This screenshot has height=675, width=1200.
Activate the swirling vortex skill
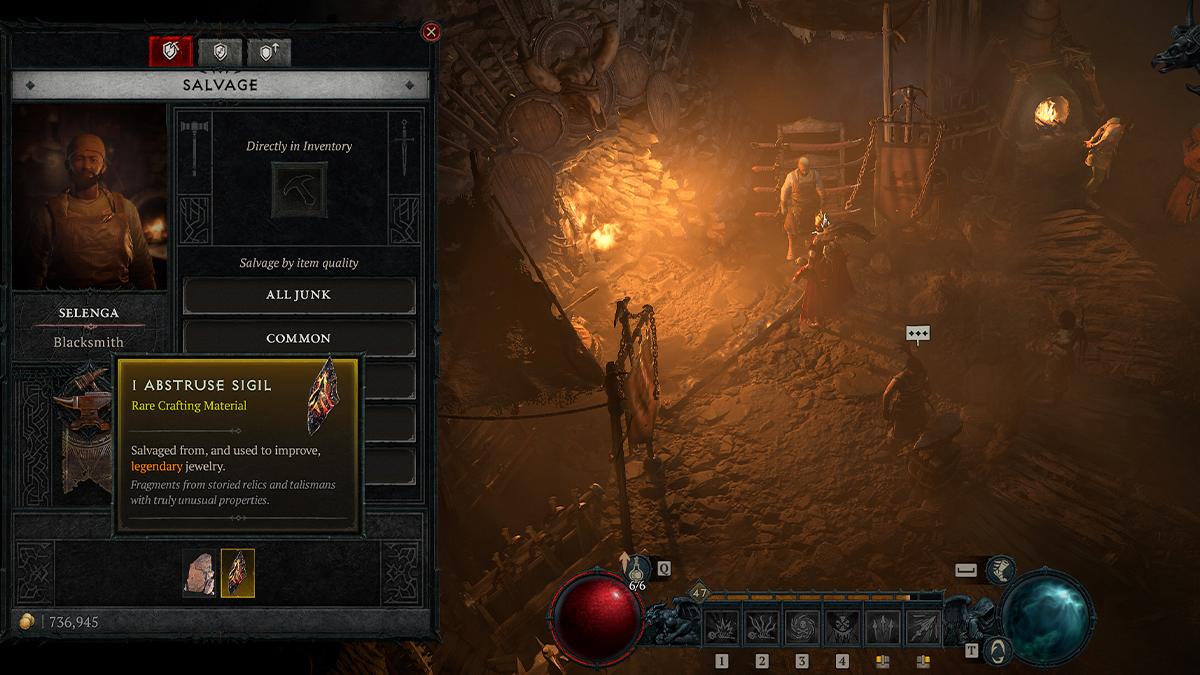click(802, 628)
